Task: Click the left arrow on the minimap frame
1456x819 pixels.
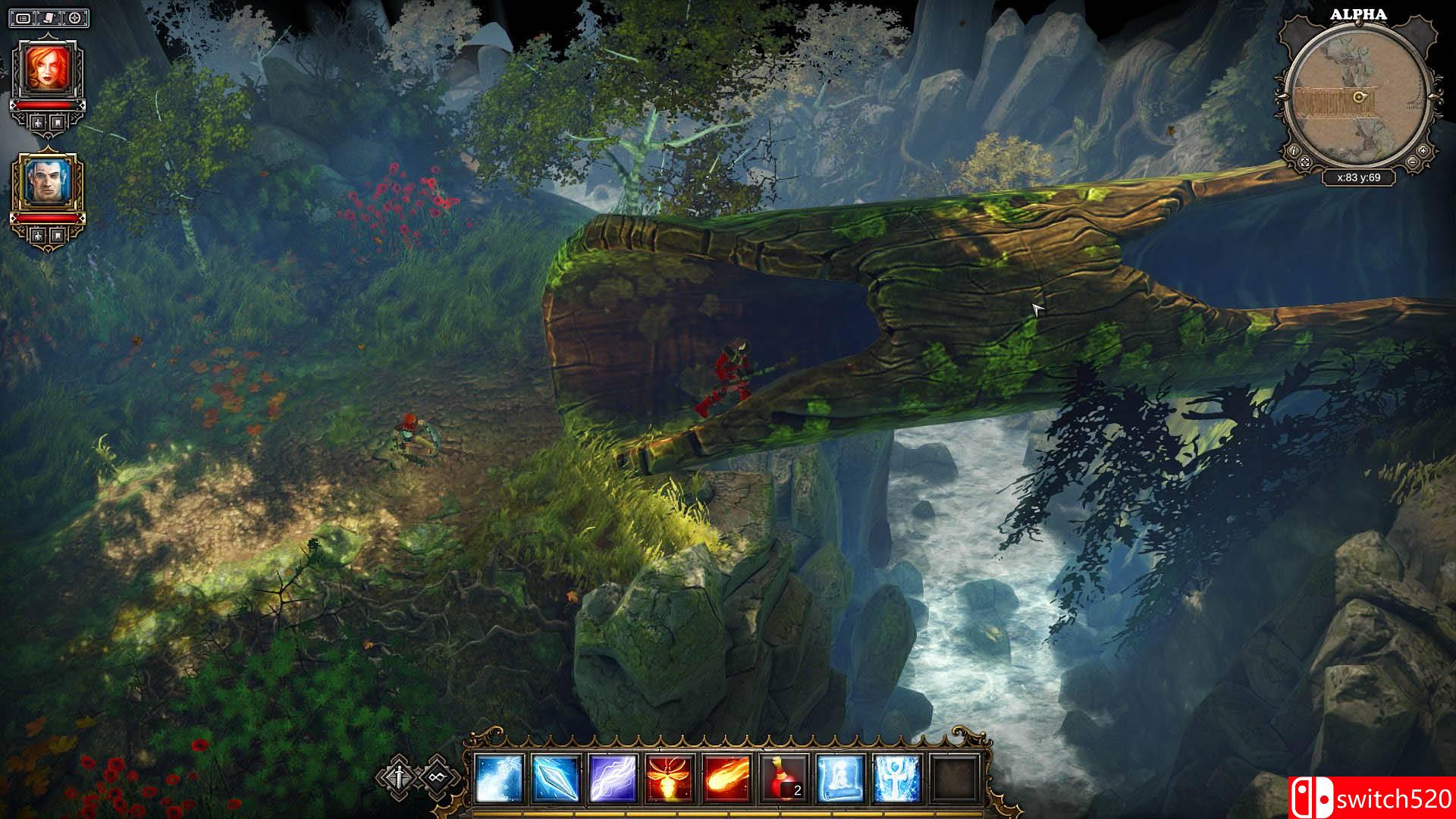Action: tap(1282, 97)
